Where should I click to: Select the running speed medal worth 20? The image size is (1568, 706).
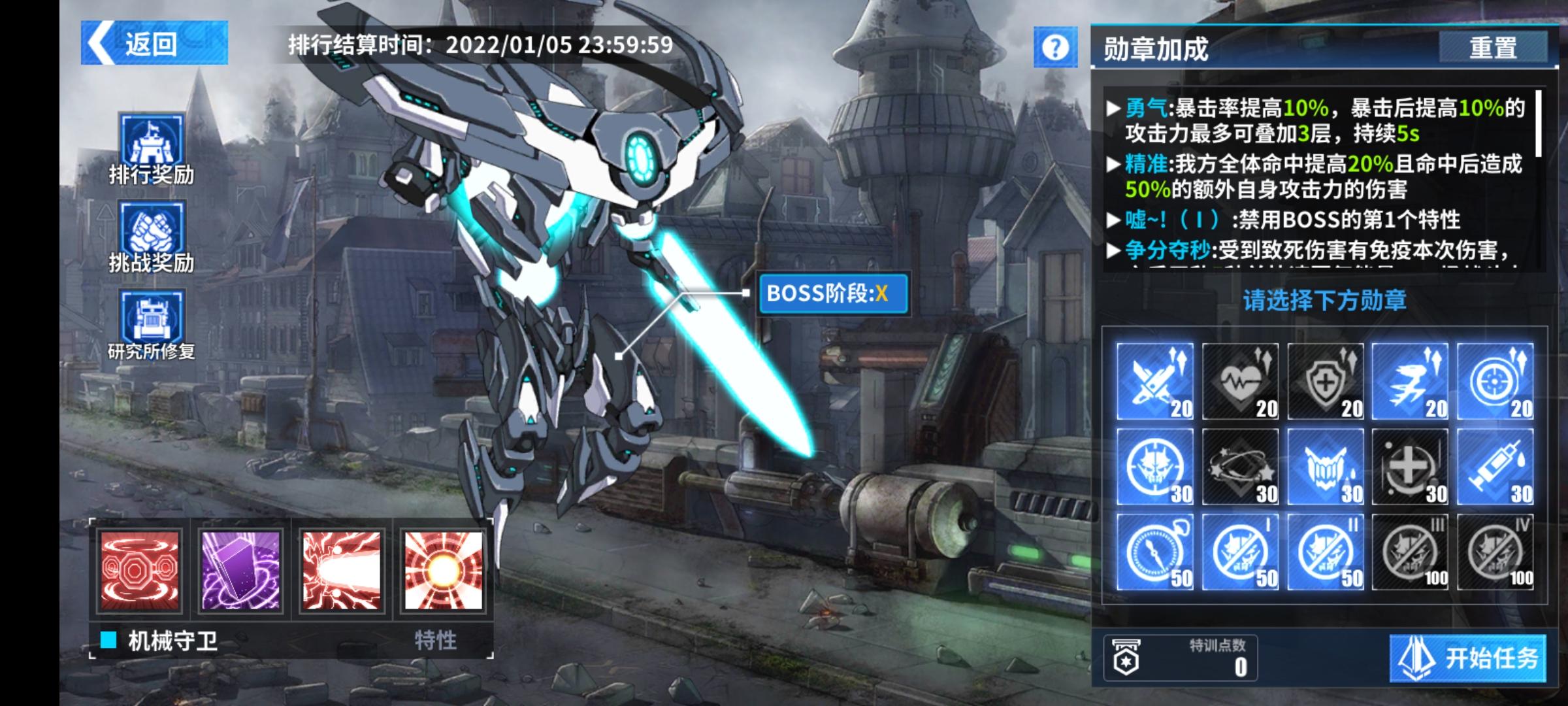click(x=1410, y=382)
